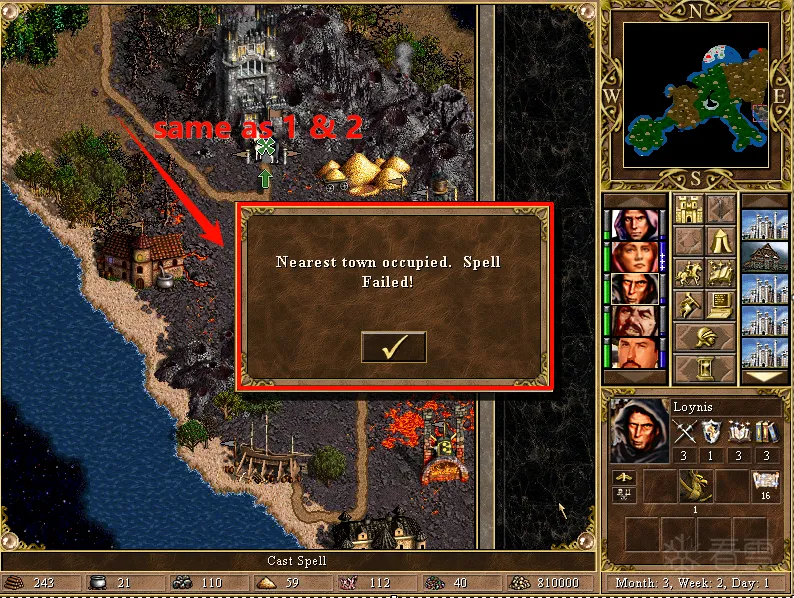Put the hero to sleep with the tent button
Image resolution: width=794 pixels, height=598 pixels.
point(720,241)
